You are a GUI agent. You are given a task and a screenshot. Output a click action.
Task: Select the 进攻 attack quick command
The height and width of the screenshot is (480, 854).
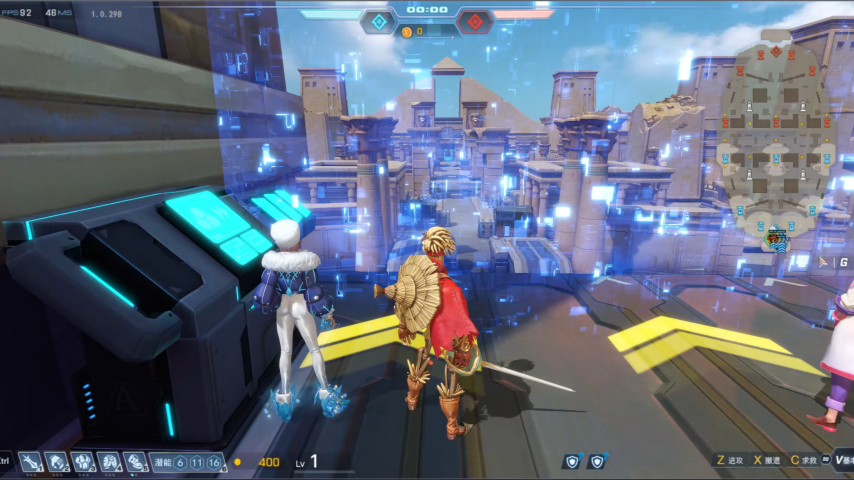pyautogui.click(x=730, y=461)
